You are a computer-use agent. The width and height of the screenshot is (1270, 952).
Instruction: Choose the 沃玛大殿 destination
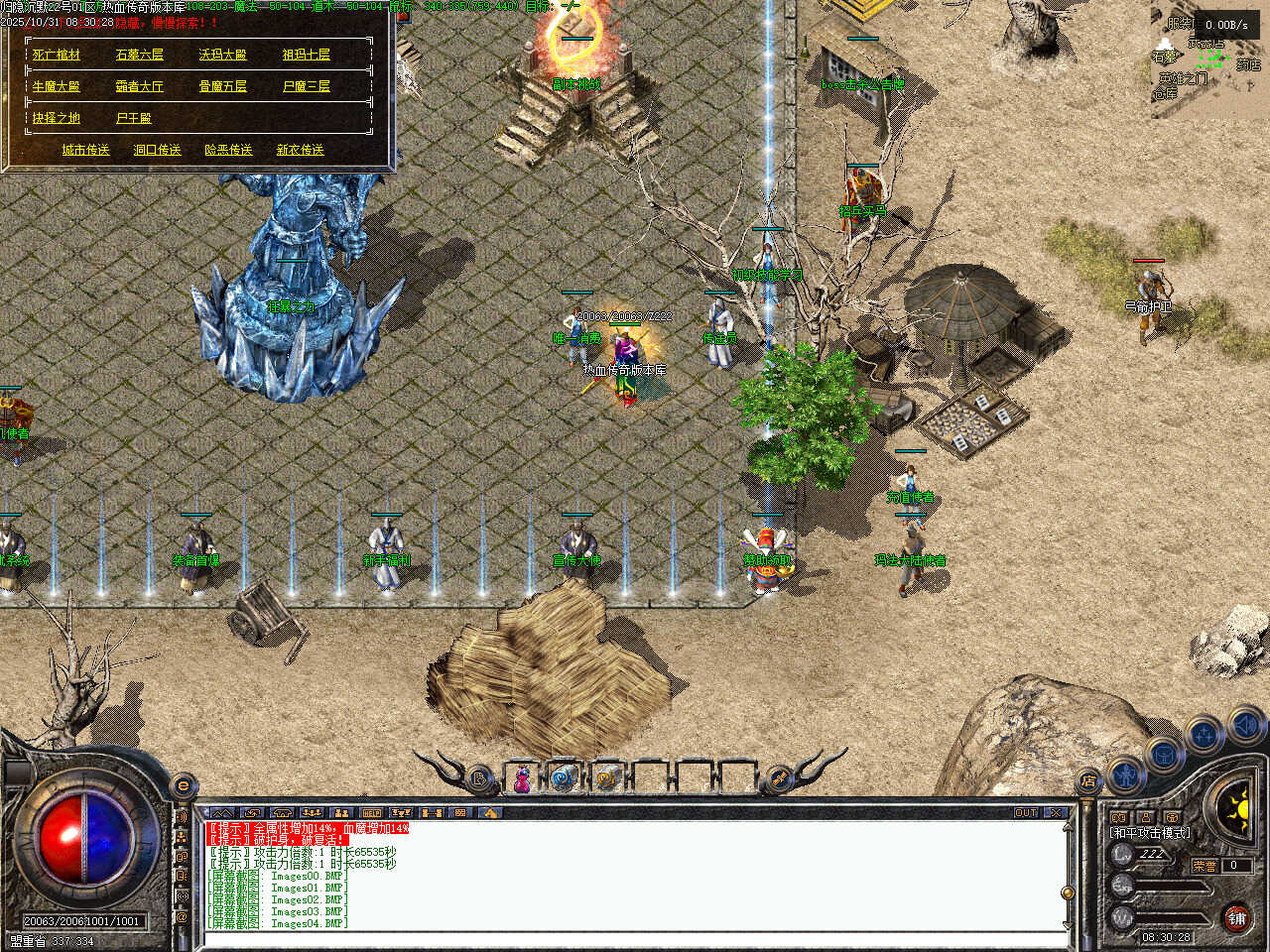click(223, 56)
